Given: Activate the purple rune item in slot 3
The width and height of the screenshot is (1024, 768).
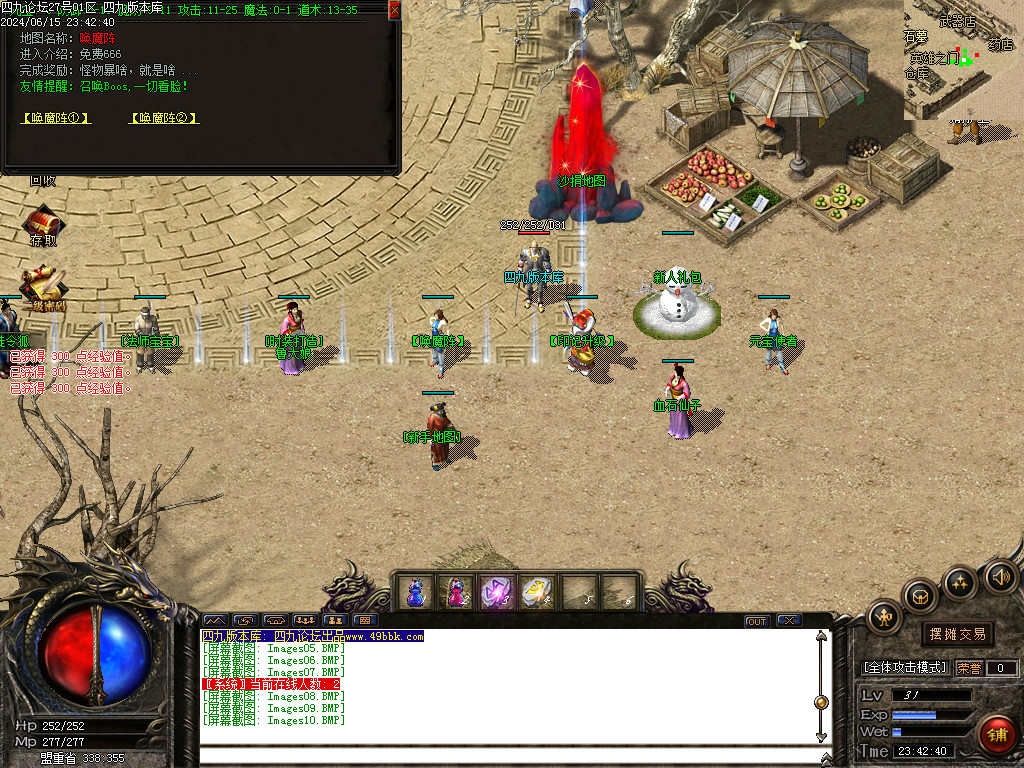Looking at the screenshot, I should coord(497,593).
